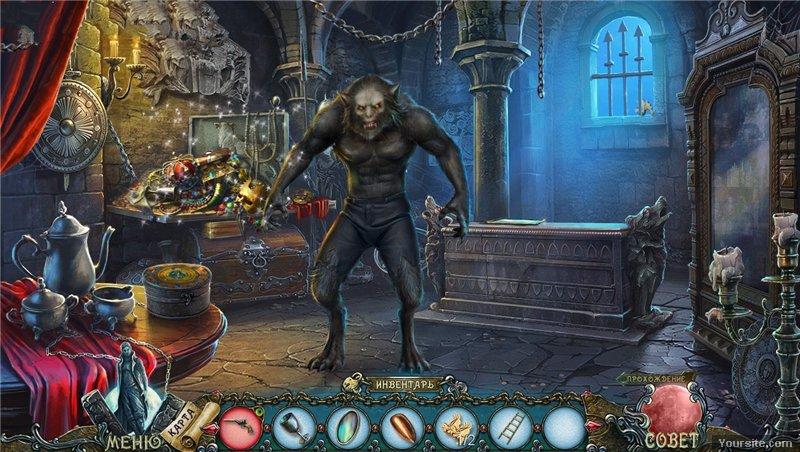Select the silver goblet inventory item
This screenshot has height=452, width=800.
pos(295,426)
